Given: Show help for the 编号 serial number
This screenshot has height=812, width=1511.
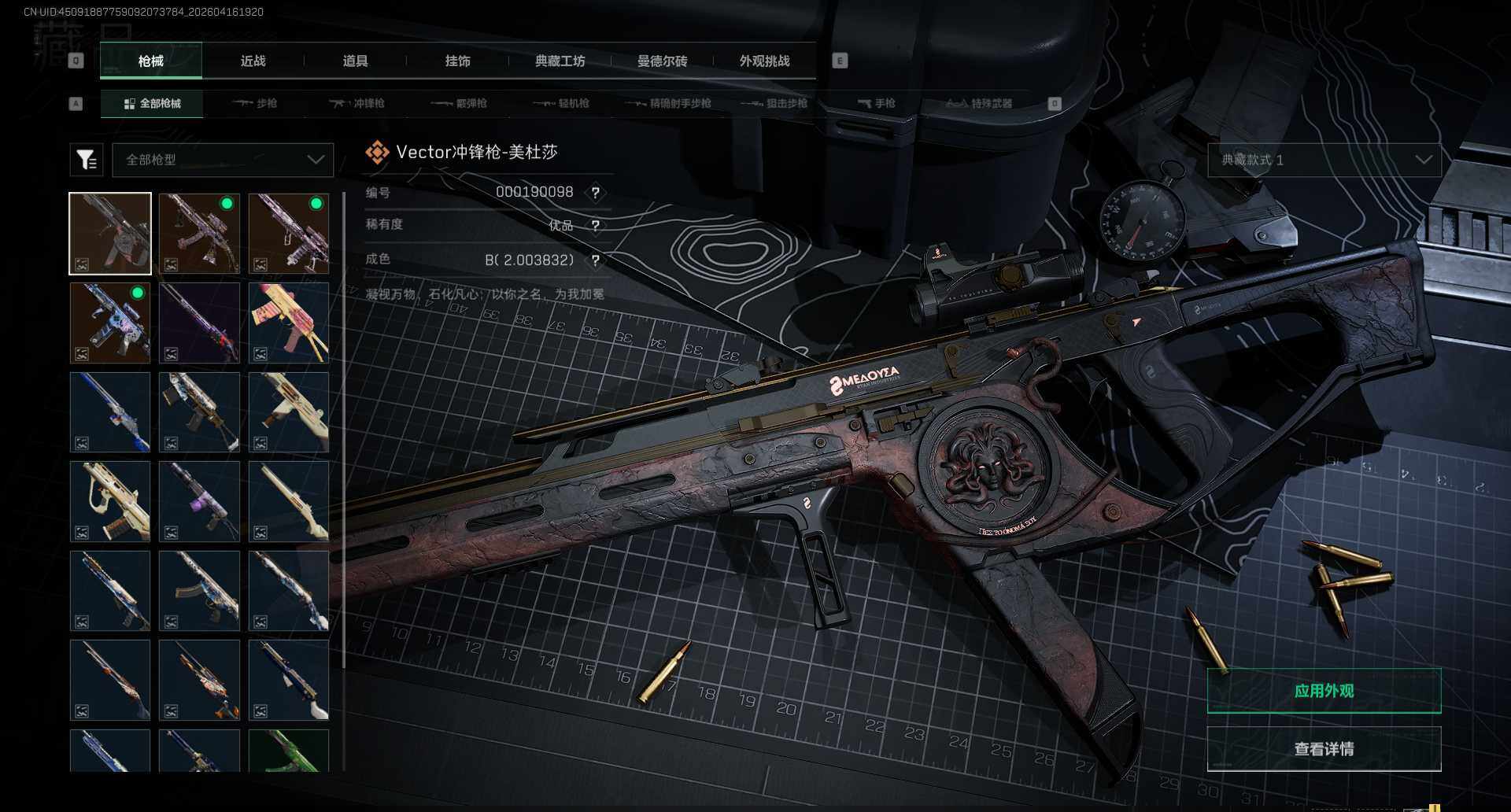Looking at the screenshot, I should pos(596,193).
